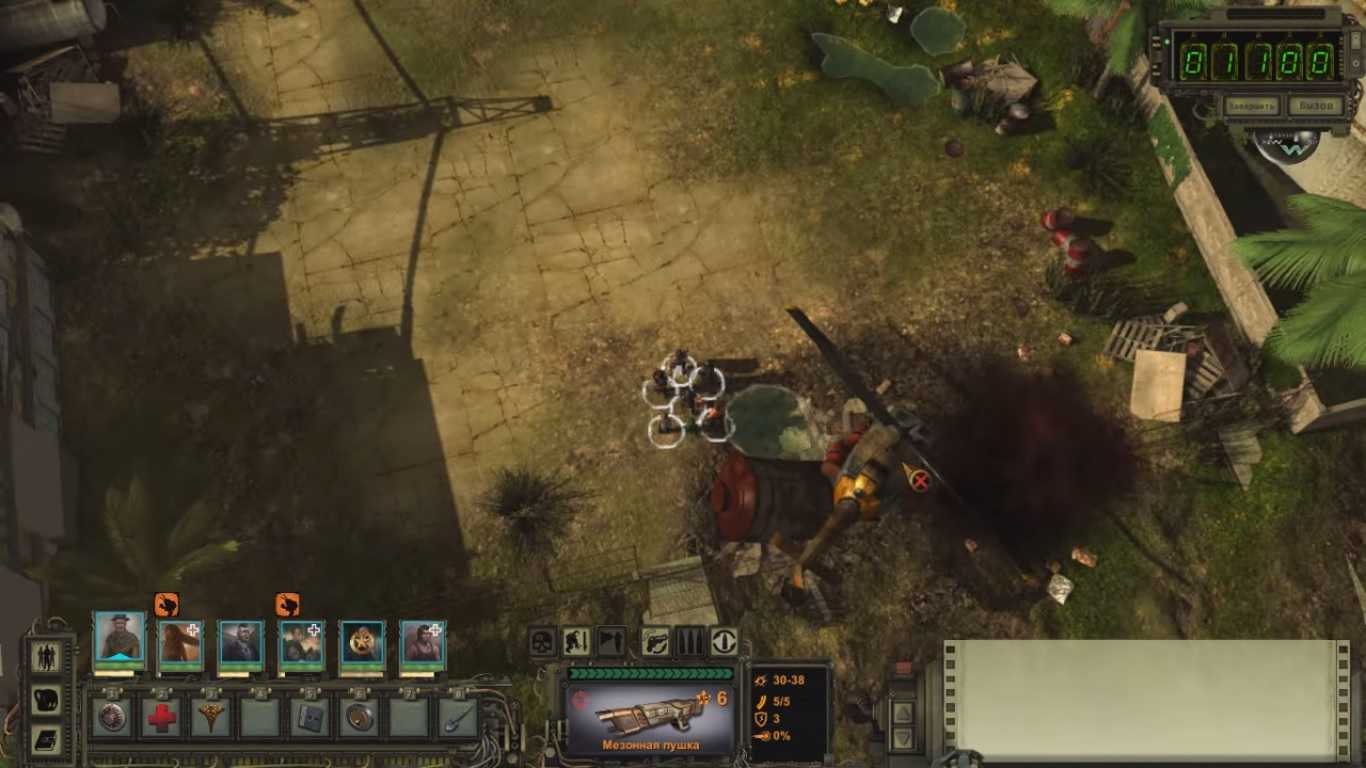The height and width of the screenshot is (768, 1366).
Task: Open the party formation silhouettes button
Action: (x=47, y=657)
